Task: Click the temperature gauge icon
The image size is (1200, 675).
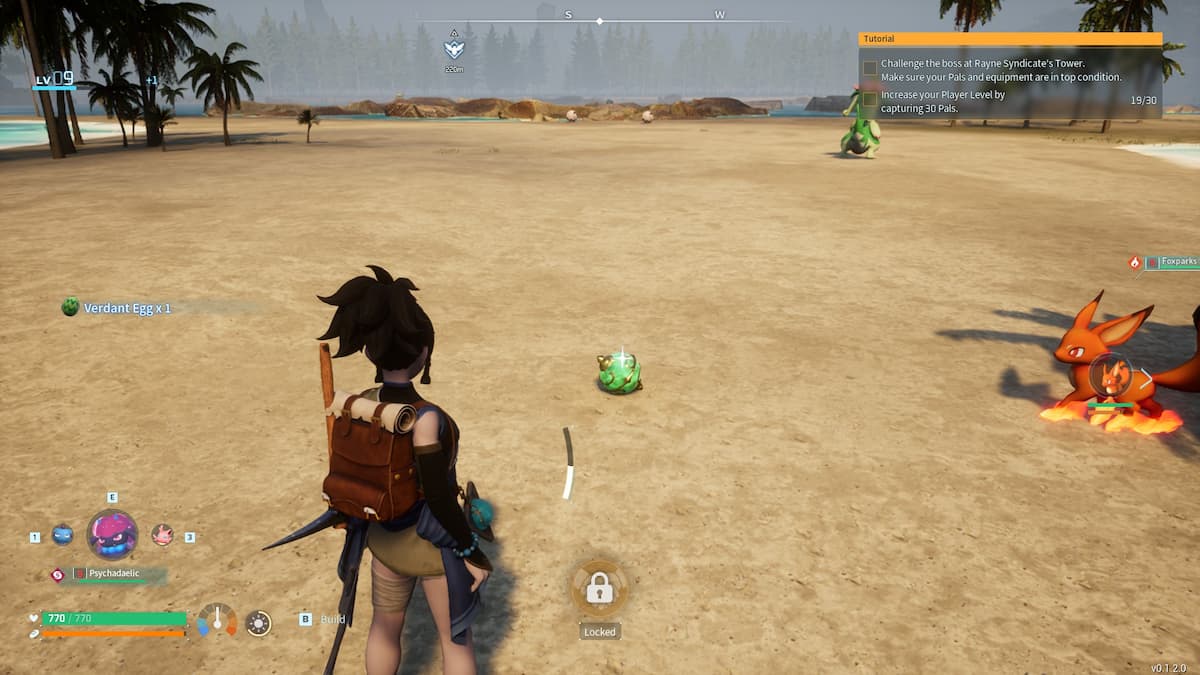Action: (217, 620)
